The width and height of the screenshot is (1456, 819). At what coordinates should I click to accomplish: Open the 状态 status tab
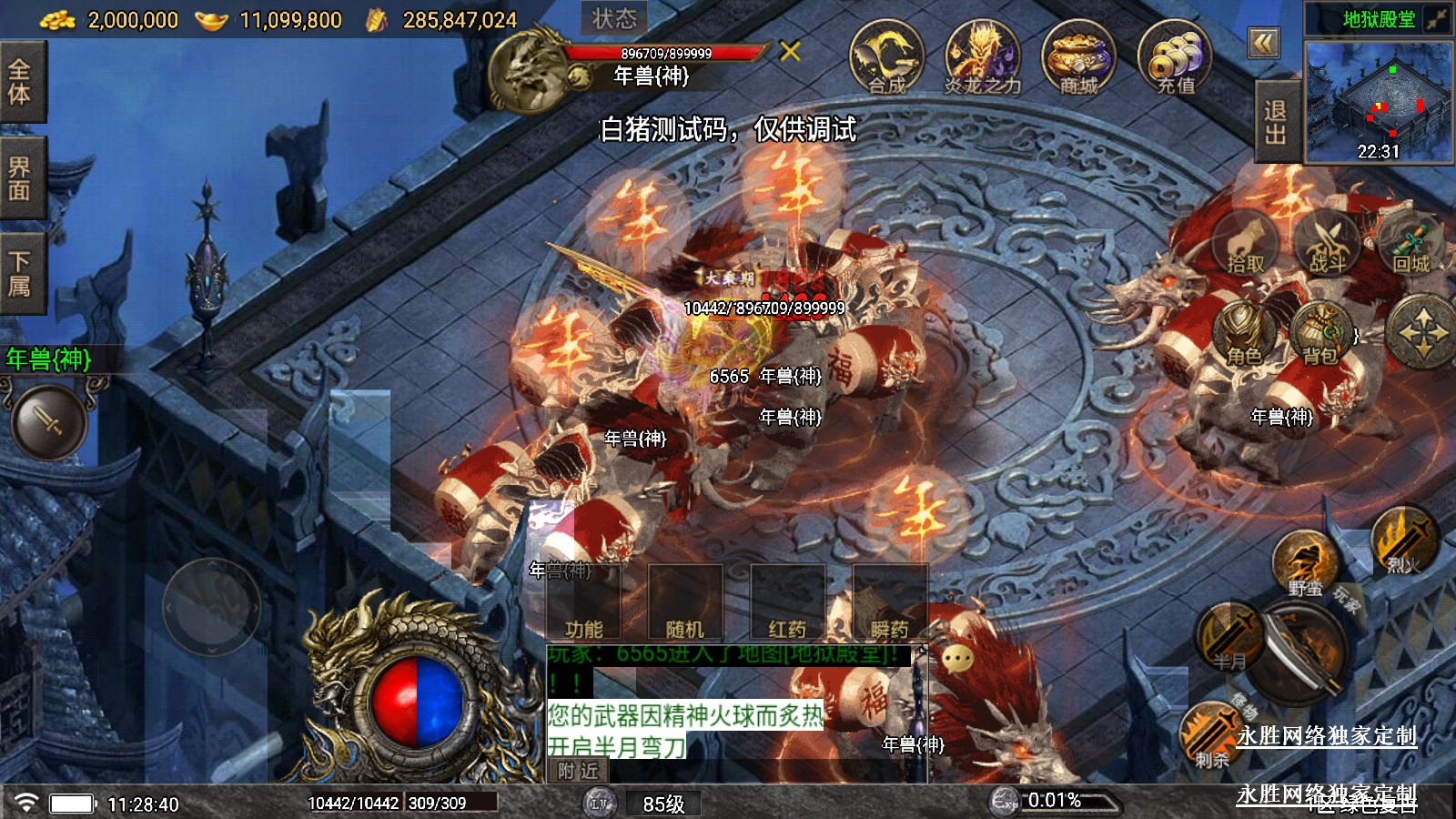(614, 18)
